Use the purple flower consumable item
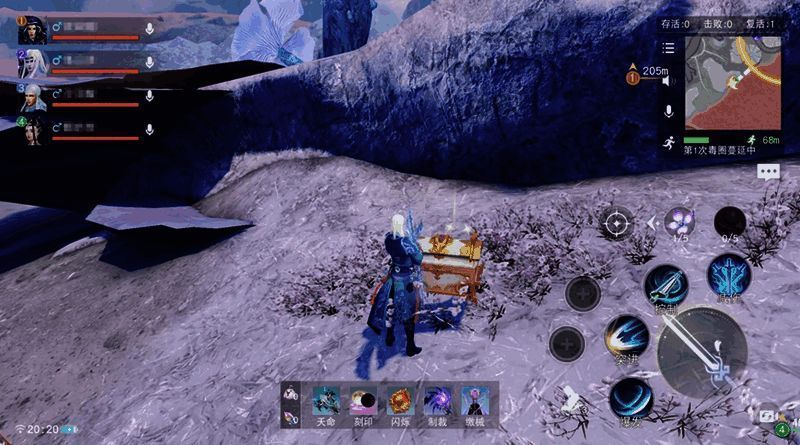 [x=681, y=221]
